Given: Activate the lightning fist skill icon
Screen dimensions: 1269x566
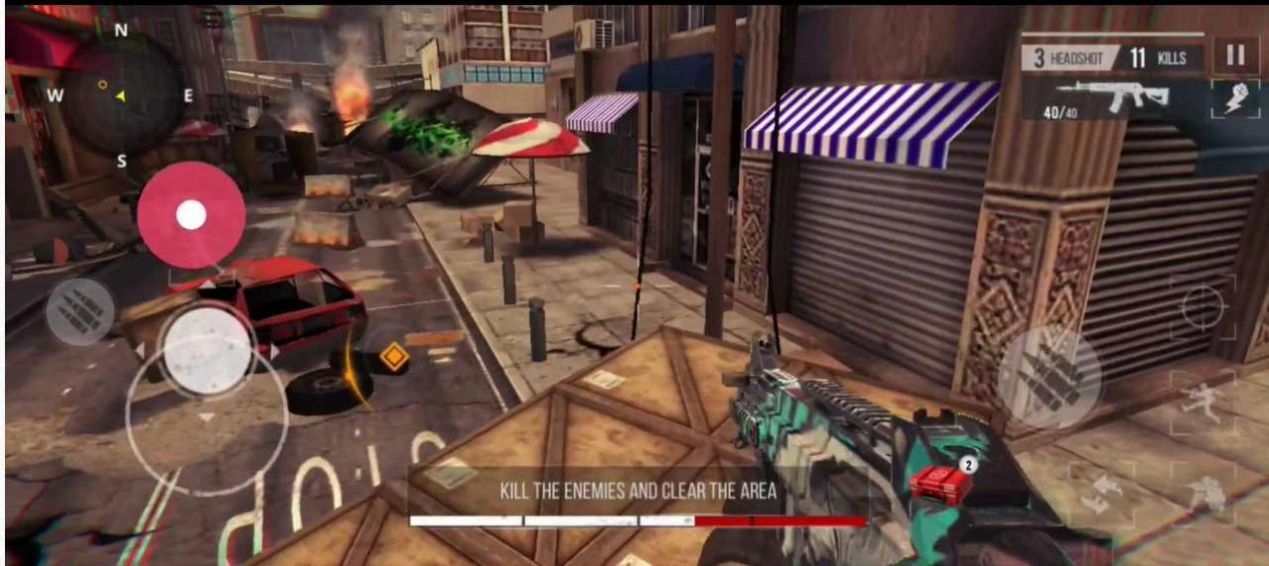Looking at the screenshot, I should 1236,100.
